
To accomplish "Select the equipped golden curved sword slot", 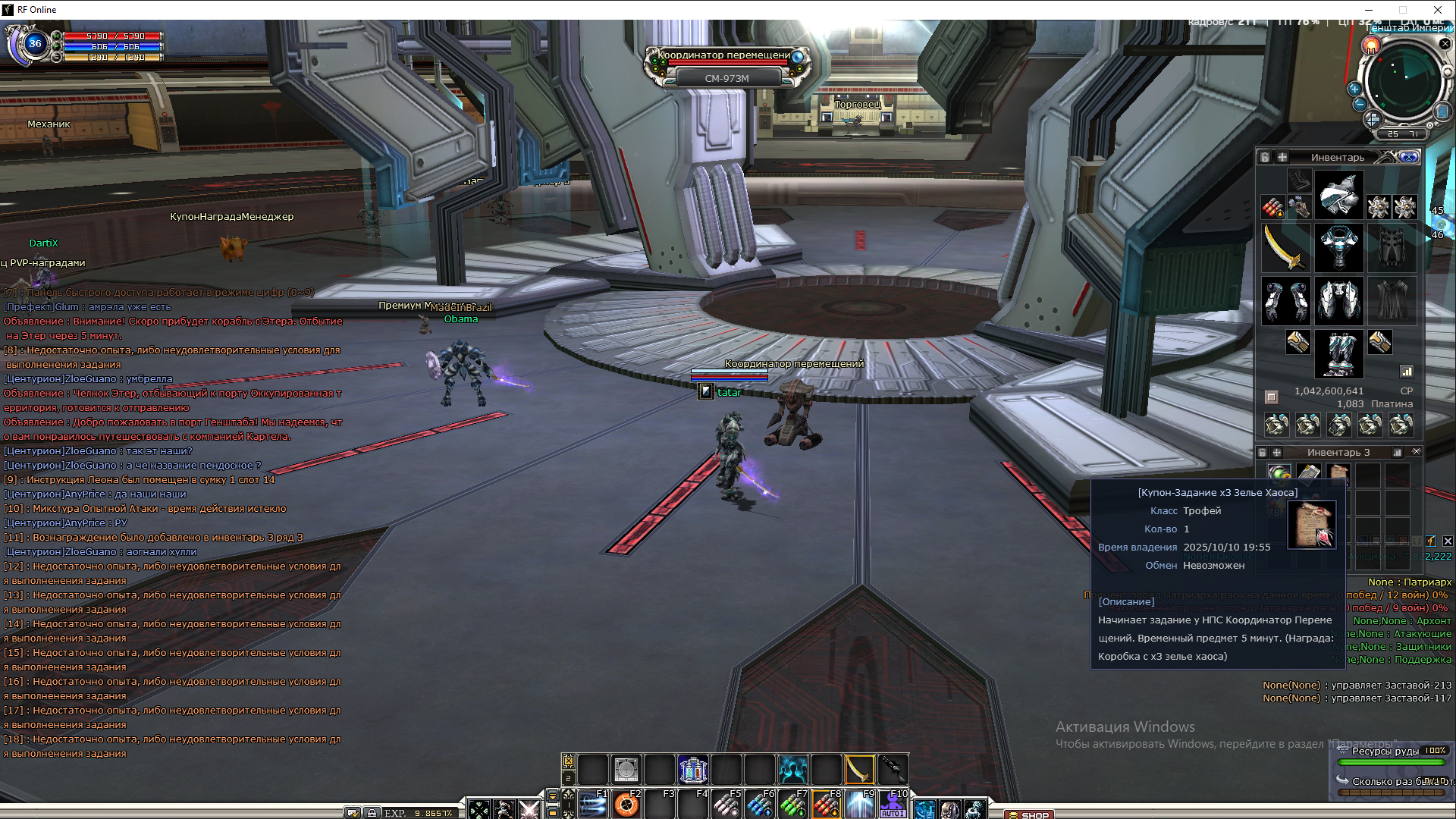I will point(1285,248).
